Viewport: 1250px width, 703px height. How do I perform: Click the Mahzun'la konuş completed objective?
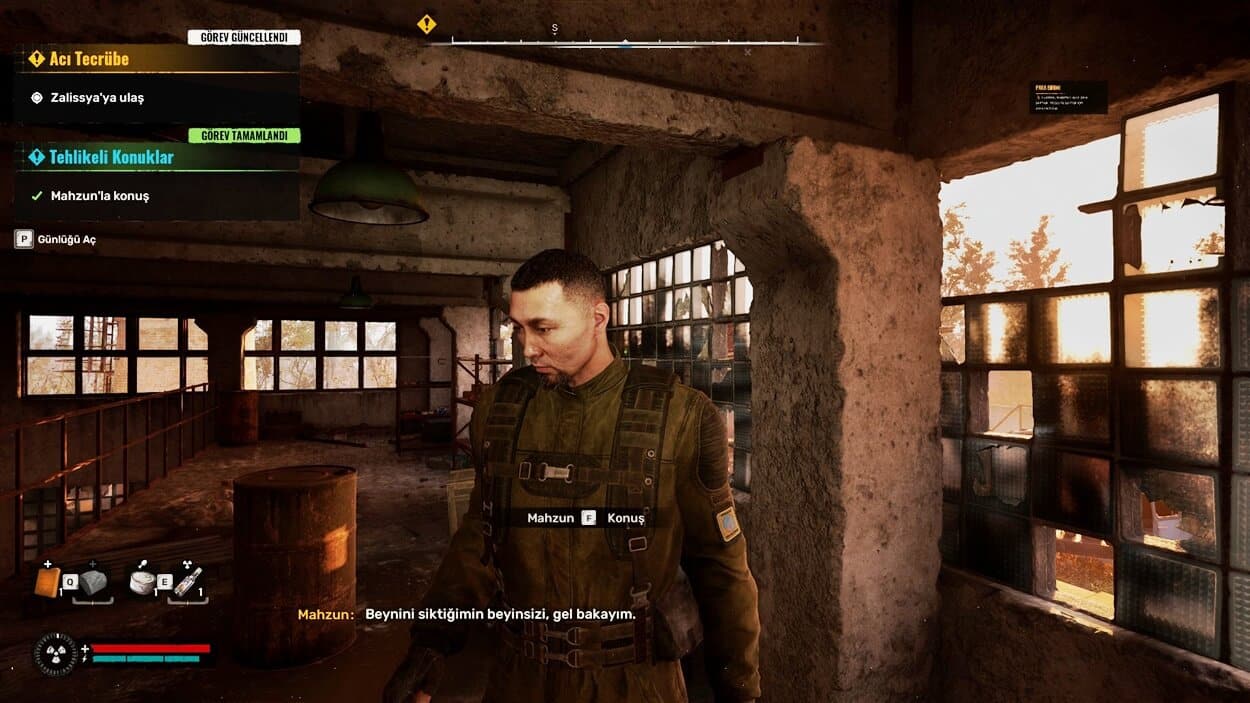click(x=99, y=196)
